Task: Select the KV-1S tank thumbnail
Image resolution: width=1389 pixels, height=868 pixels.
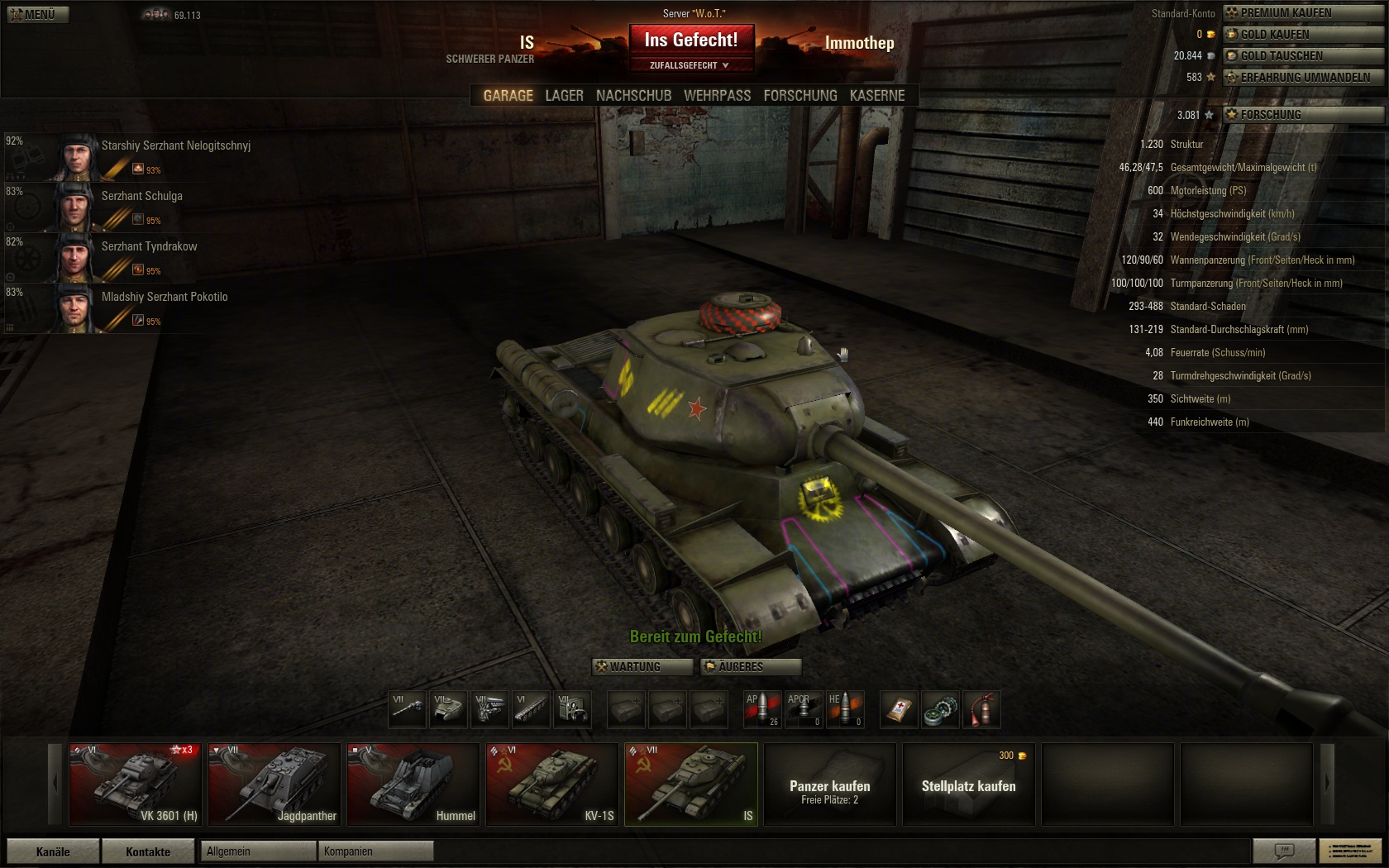Action: [551, 784]
